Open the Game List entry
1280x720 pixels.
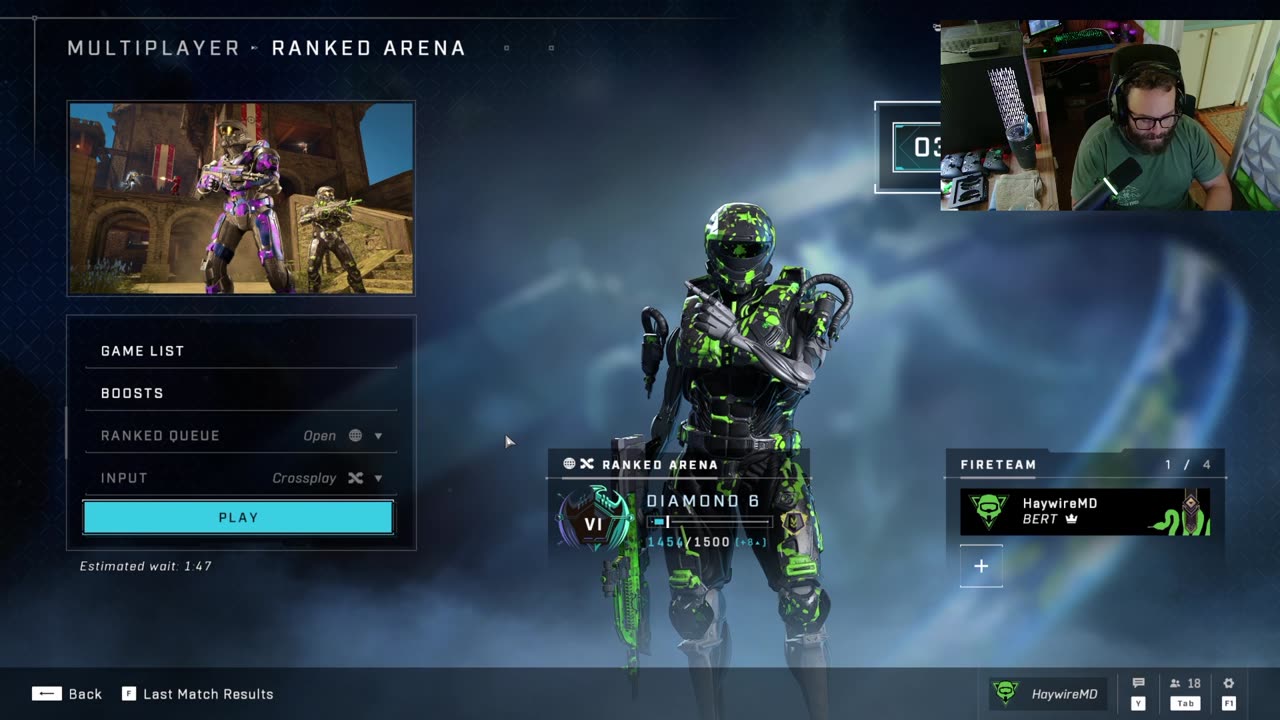coord(240,351)
